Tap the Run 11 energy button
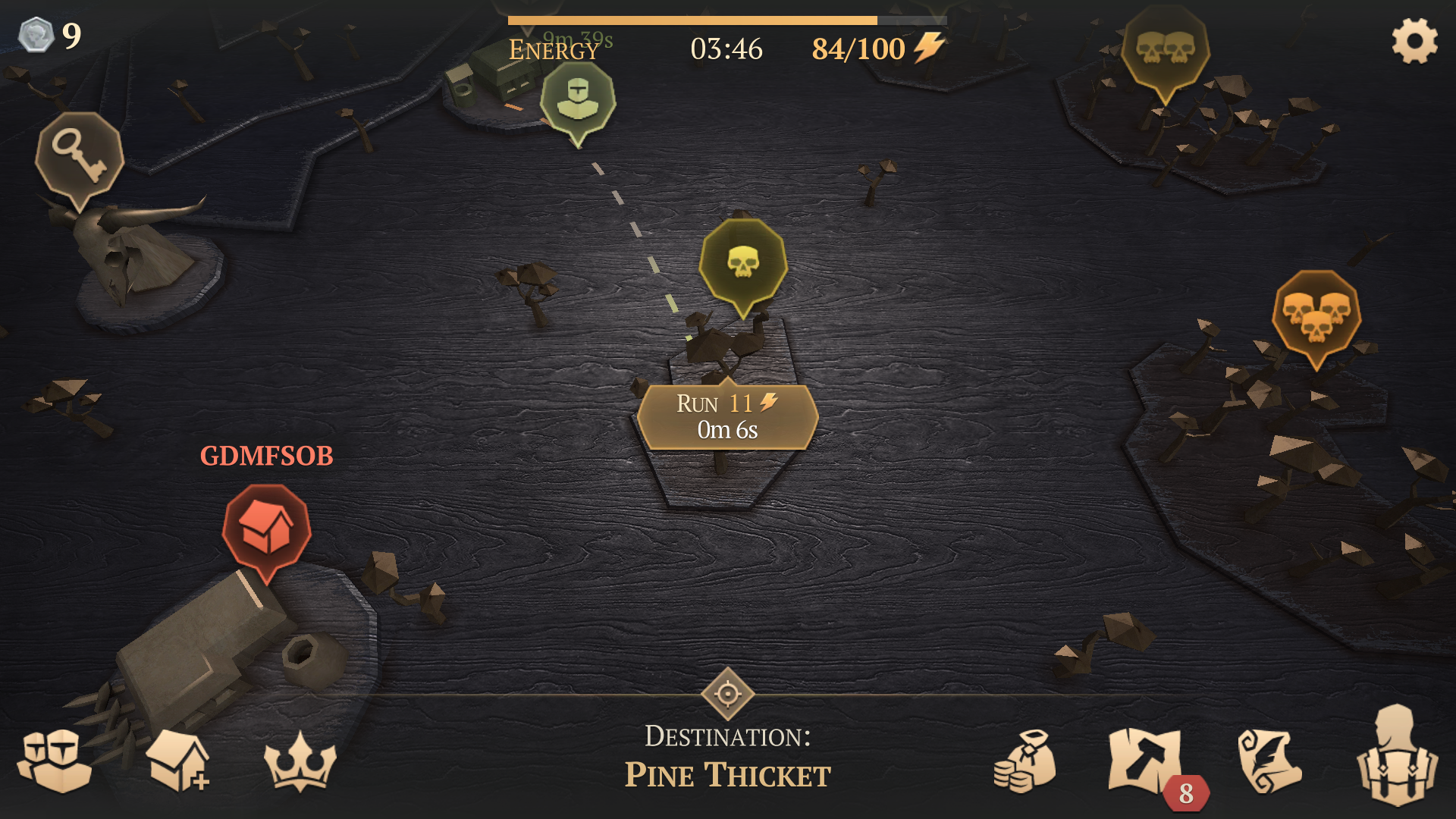 727,416
